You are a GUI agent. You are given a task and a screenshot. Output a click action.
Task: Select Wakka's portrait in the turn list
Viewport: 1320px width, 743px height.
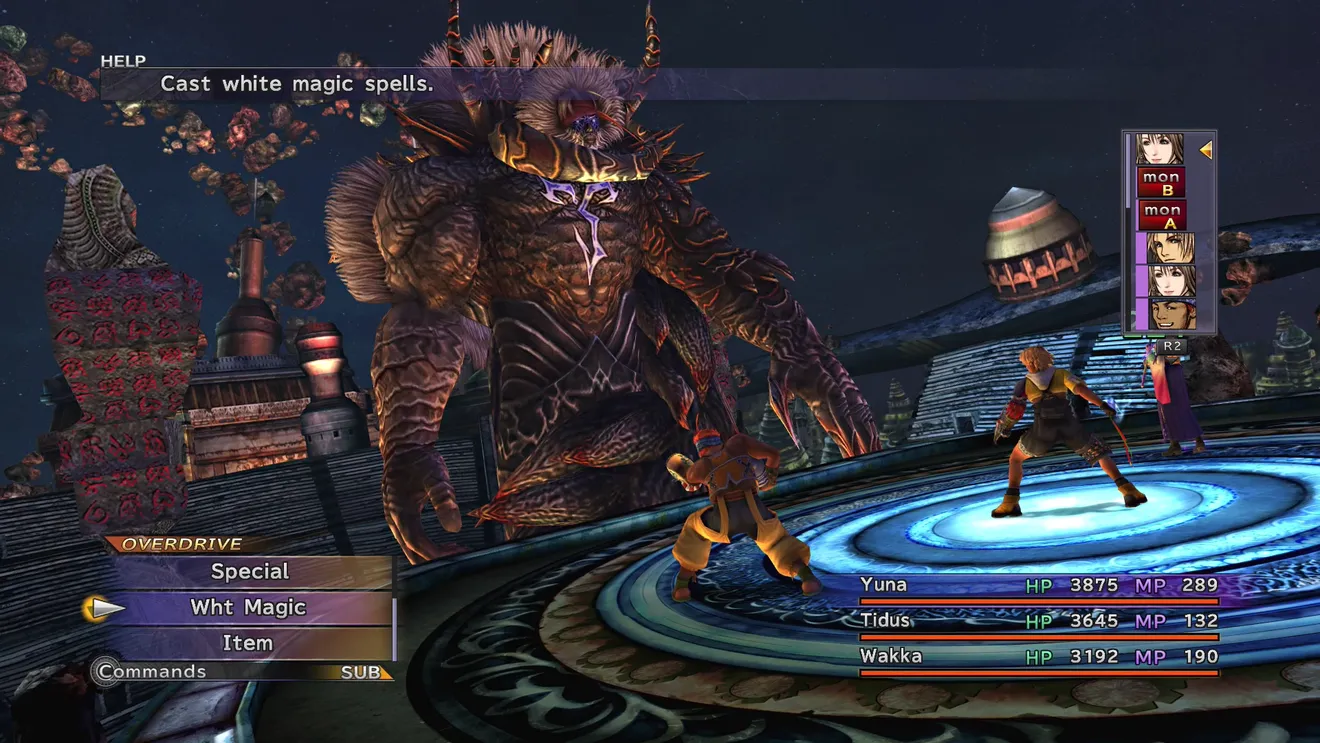coord(1170,314)
